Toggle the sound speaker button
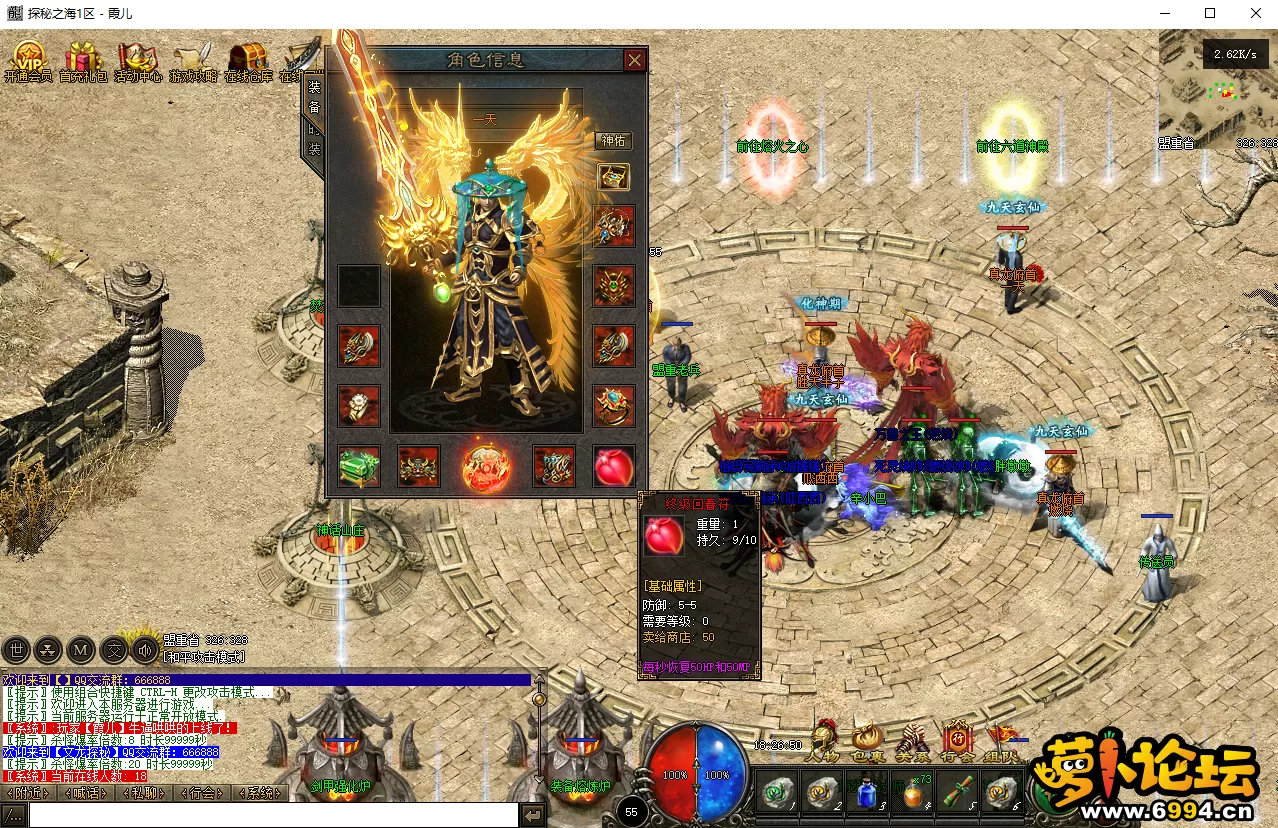 coord(146,650)
